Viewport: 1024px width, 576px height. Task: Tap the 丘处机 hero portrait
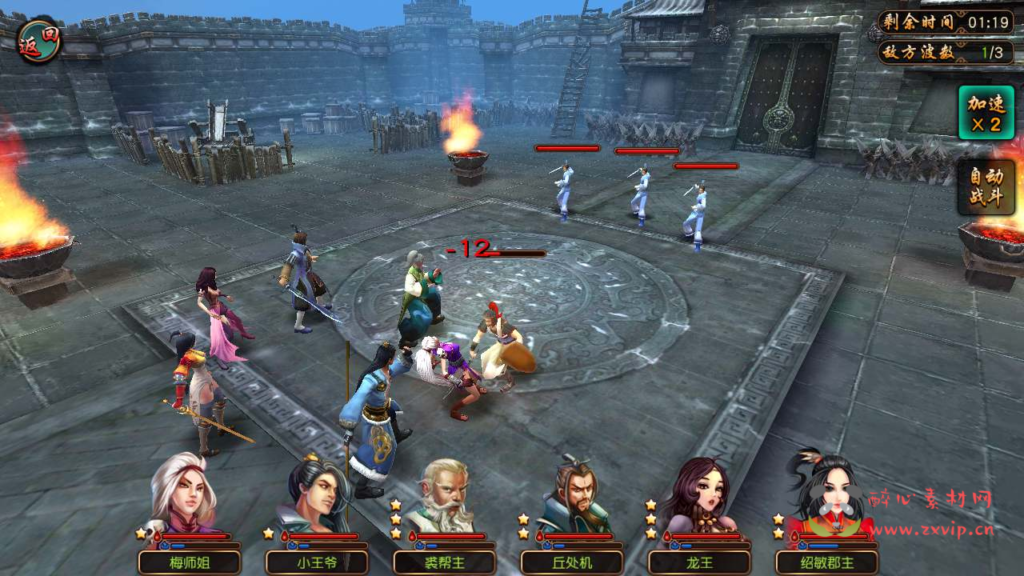pos(571,497)
